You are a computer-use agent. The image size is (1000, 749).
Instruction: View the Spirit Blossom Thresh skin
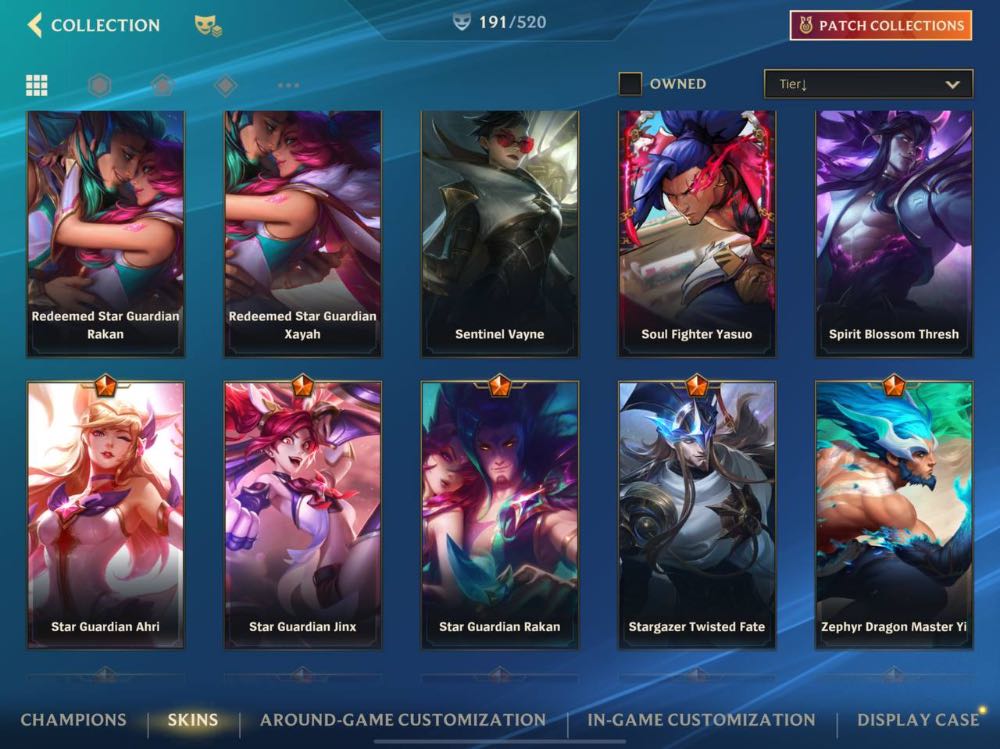(894, 233)
